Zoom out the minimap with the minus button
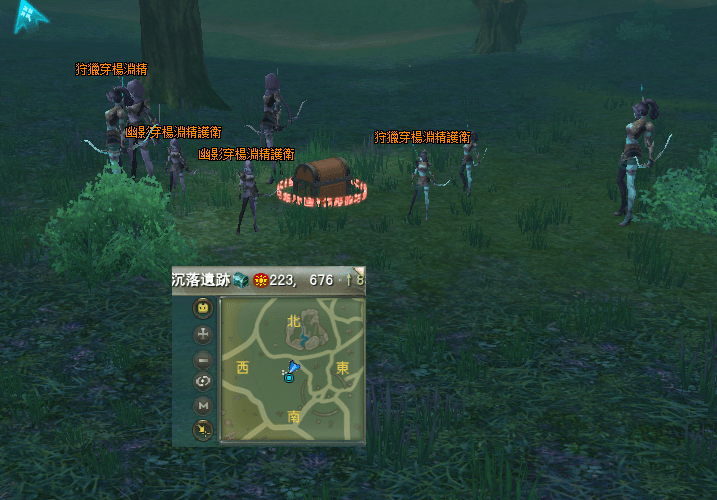 203,359
